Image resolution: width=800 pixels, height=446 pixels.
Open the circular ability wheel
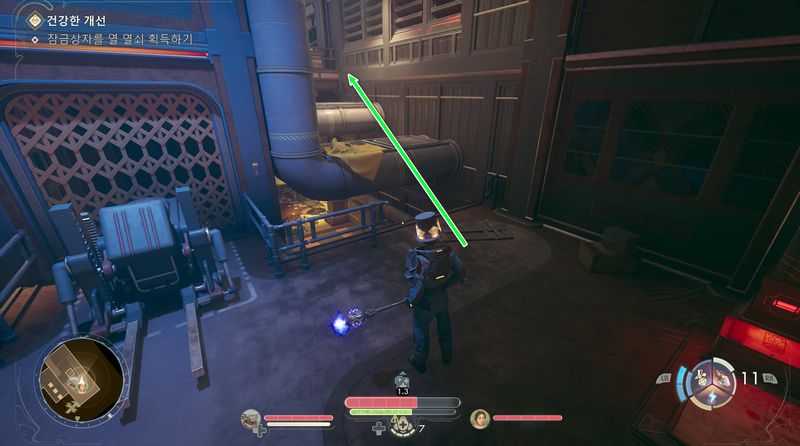click(714, 381)
